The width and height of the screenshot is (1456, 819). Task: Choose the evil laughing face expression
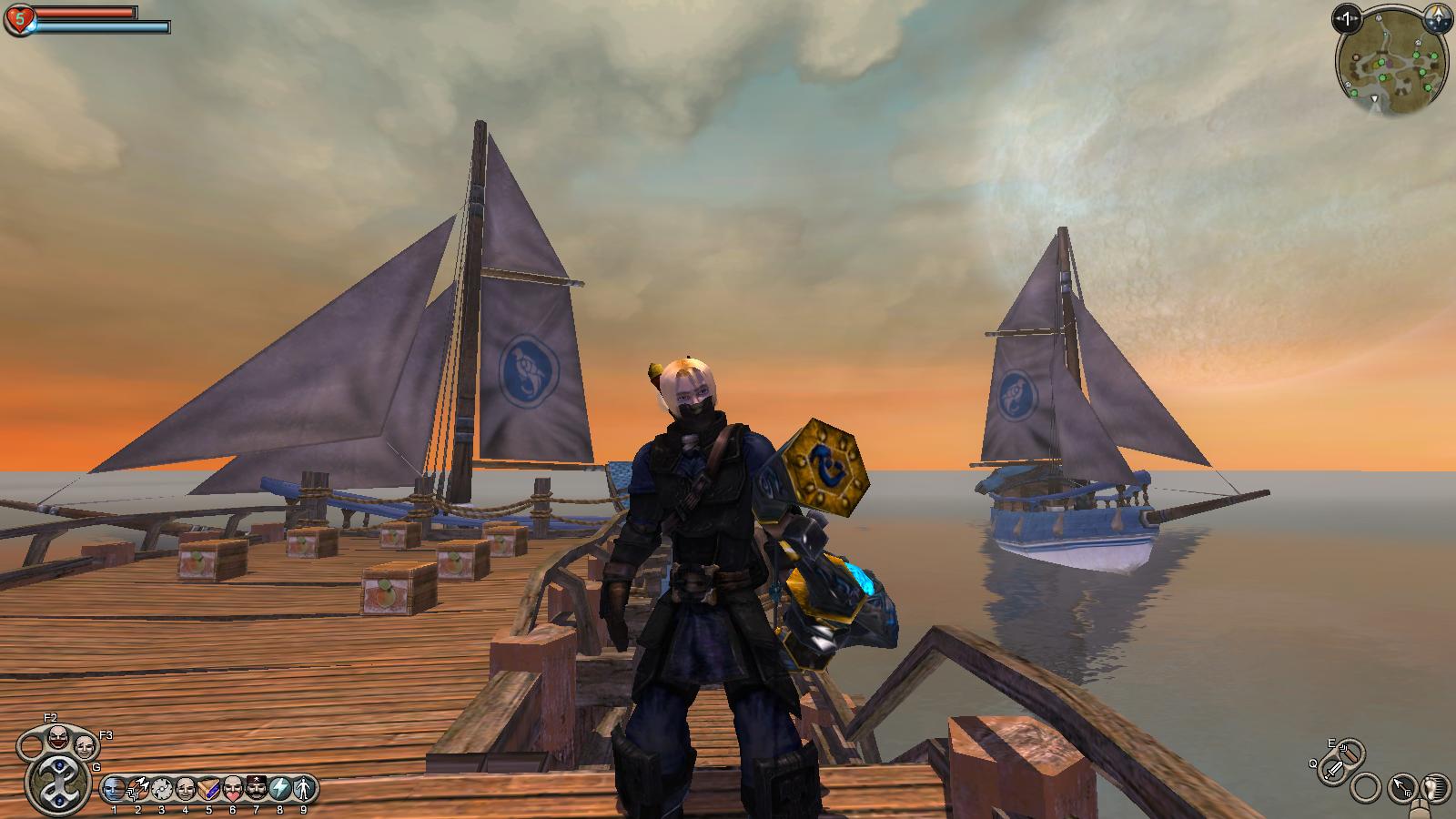pos(59,738)
